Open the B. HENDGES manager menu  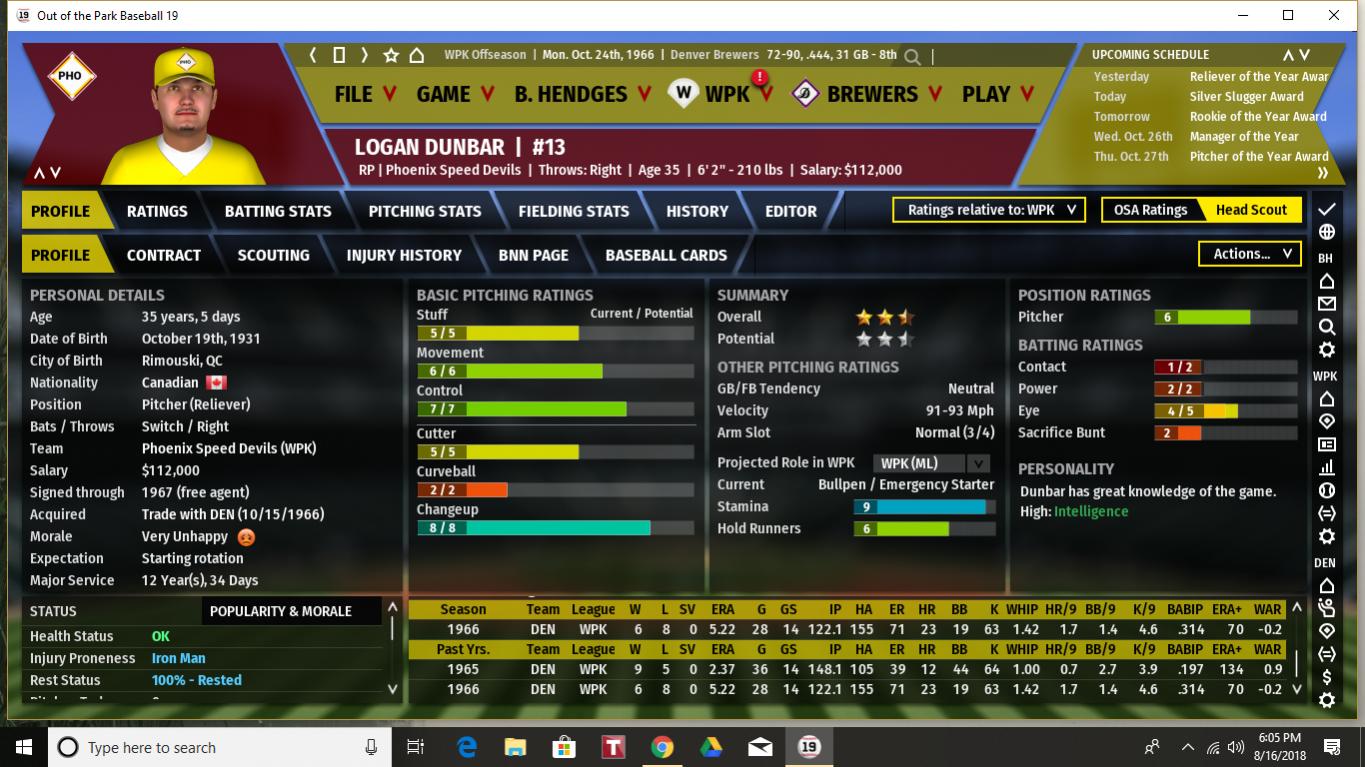(x=582, y=94)
